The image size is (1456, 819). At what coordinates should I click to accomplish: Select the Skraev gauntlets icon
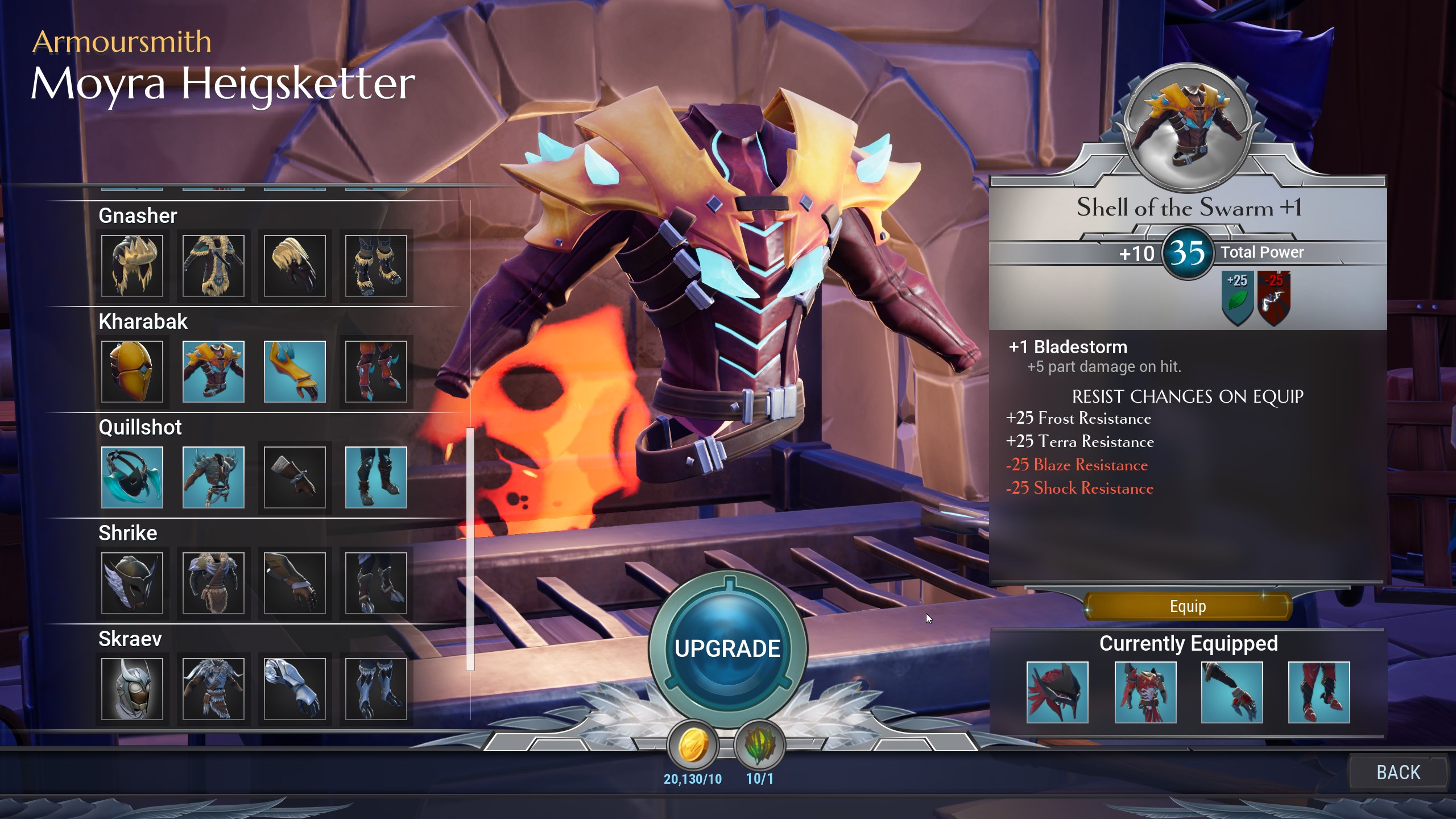[x=294, y=688]
